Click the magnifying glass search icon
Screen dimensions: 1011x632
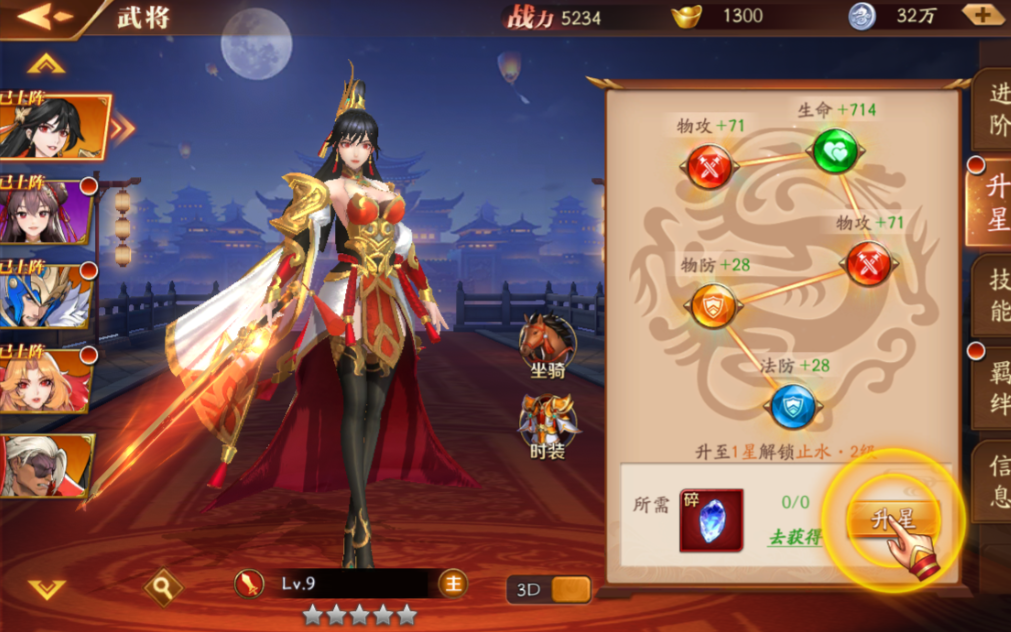163,588
